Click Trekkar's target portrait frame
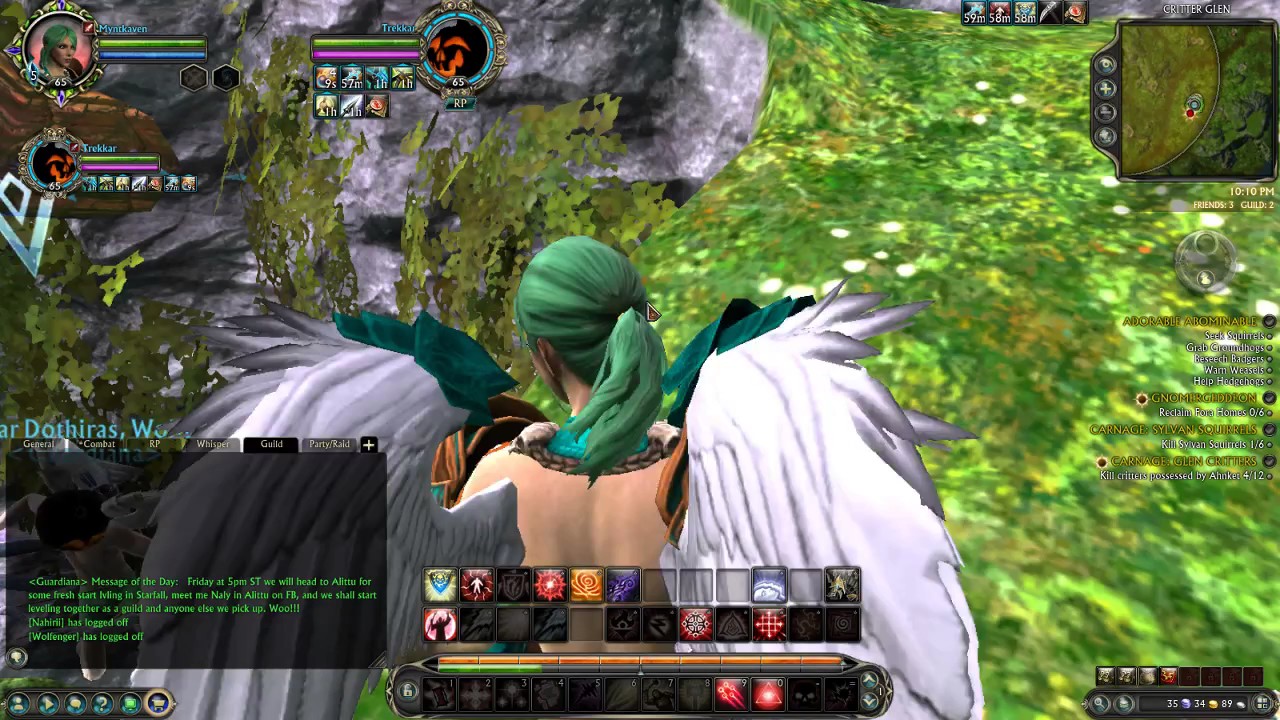 pos(459,50)
